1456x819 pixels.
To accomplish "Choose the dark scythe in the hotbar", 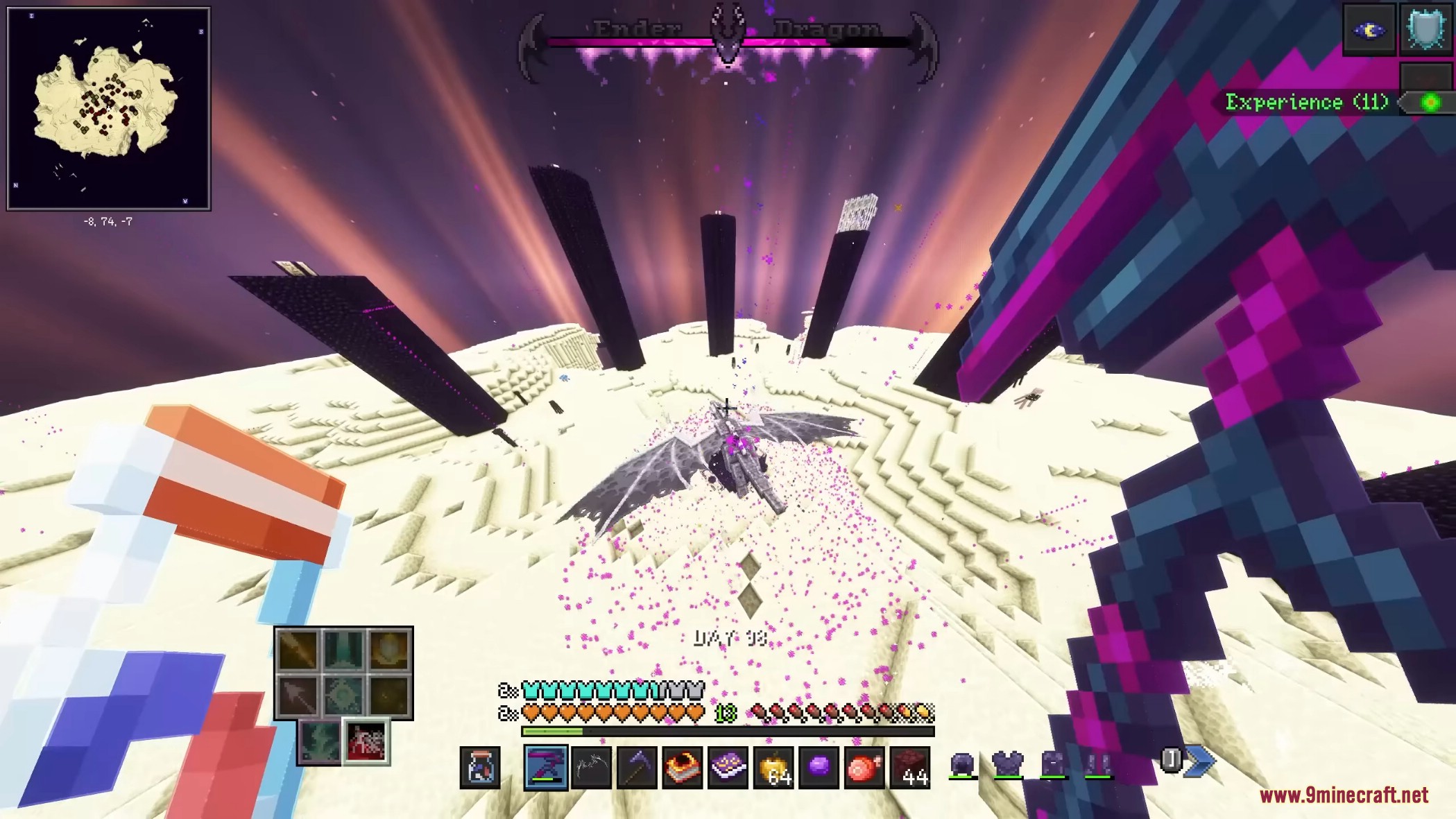I will coord(637,768).
